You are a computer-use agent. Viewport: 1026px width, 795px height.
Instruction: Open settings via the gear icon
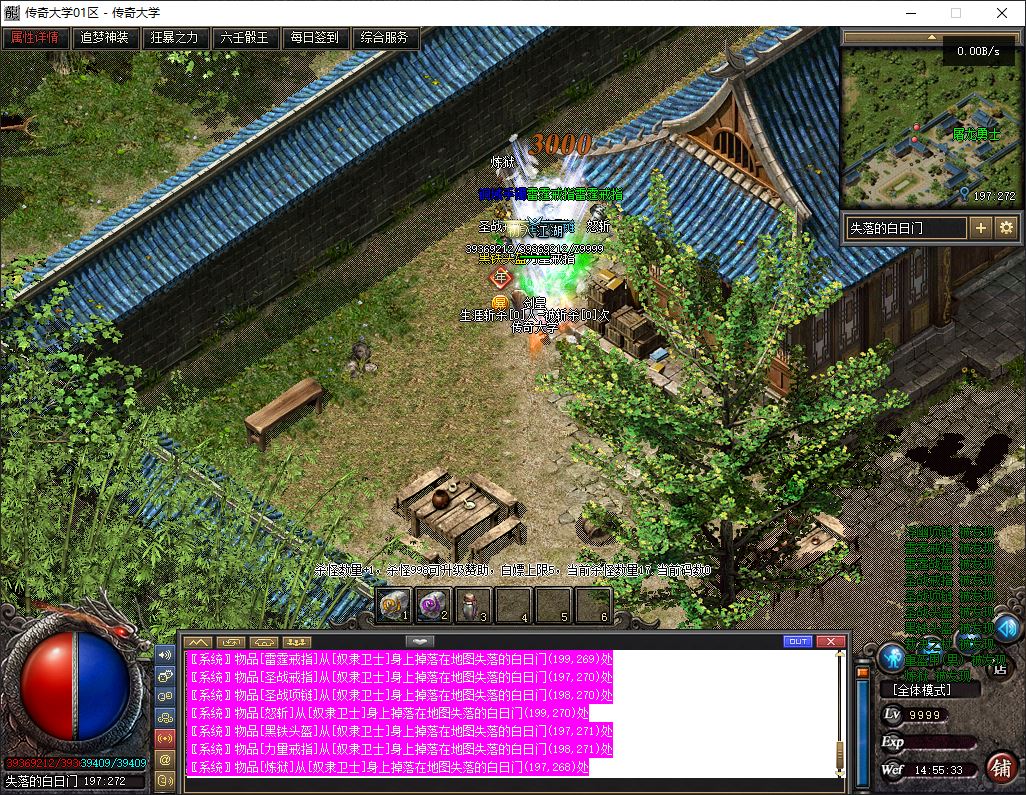(x=1006, y=228)
